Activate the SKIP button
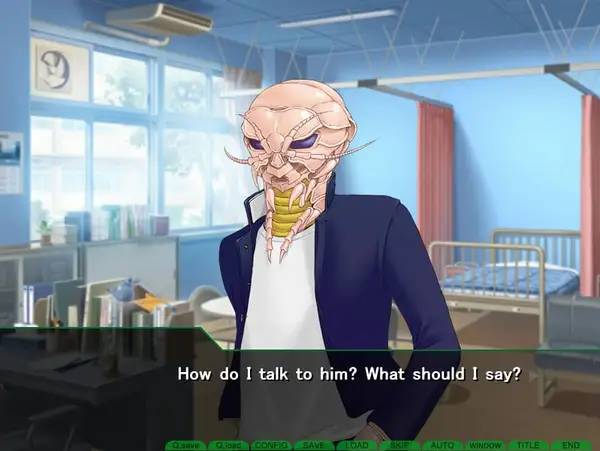600x451 pixels. coord(399,444)
